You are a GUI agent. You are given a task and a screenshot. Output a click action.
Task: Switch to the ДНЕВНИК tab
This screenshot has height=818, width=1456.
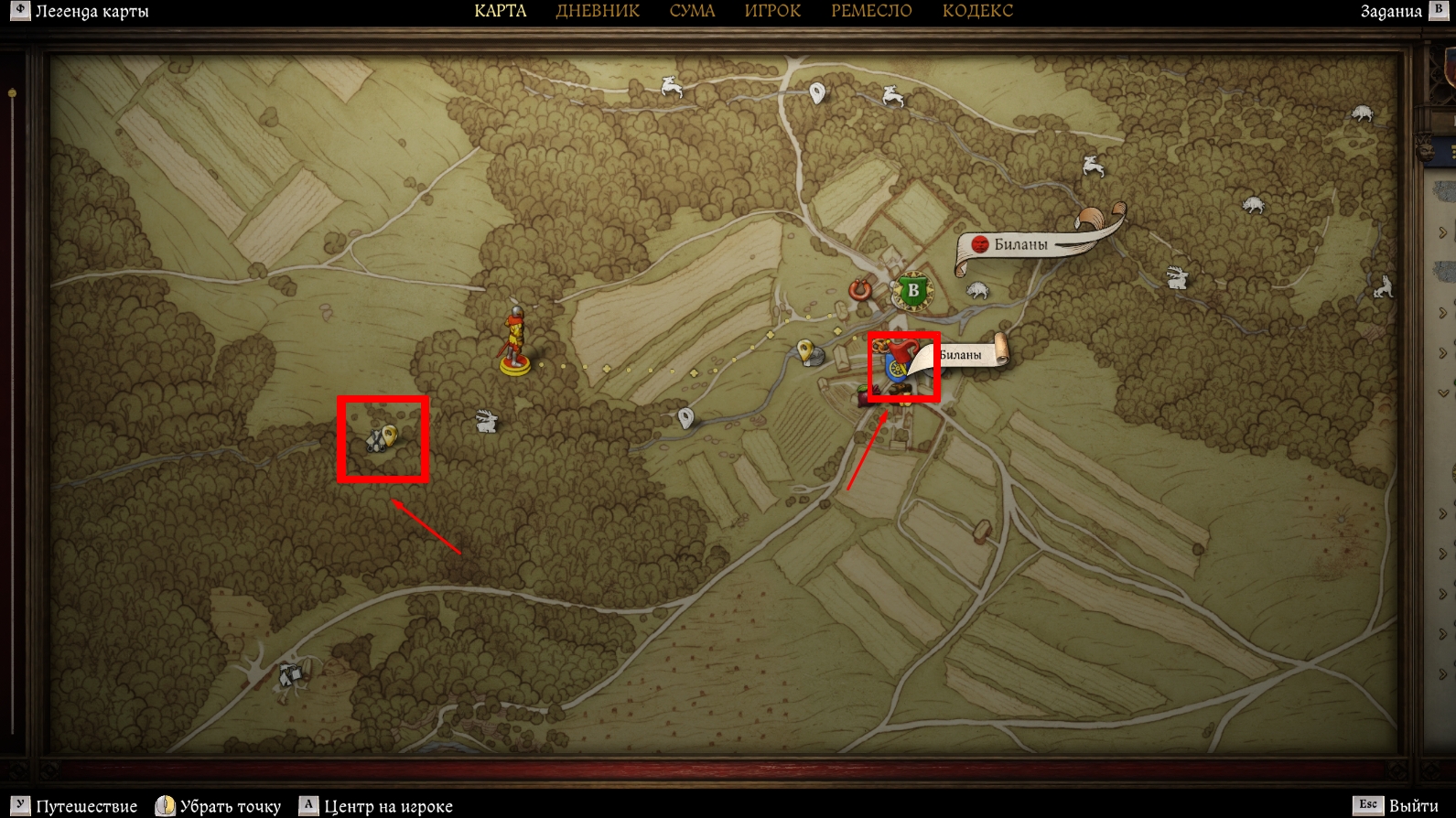[x=598, y=11]
